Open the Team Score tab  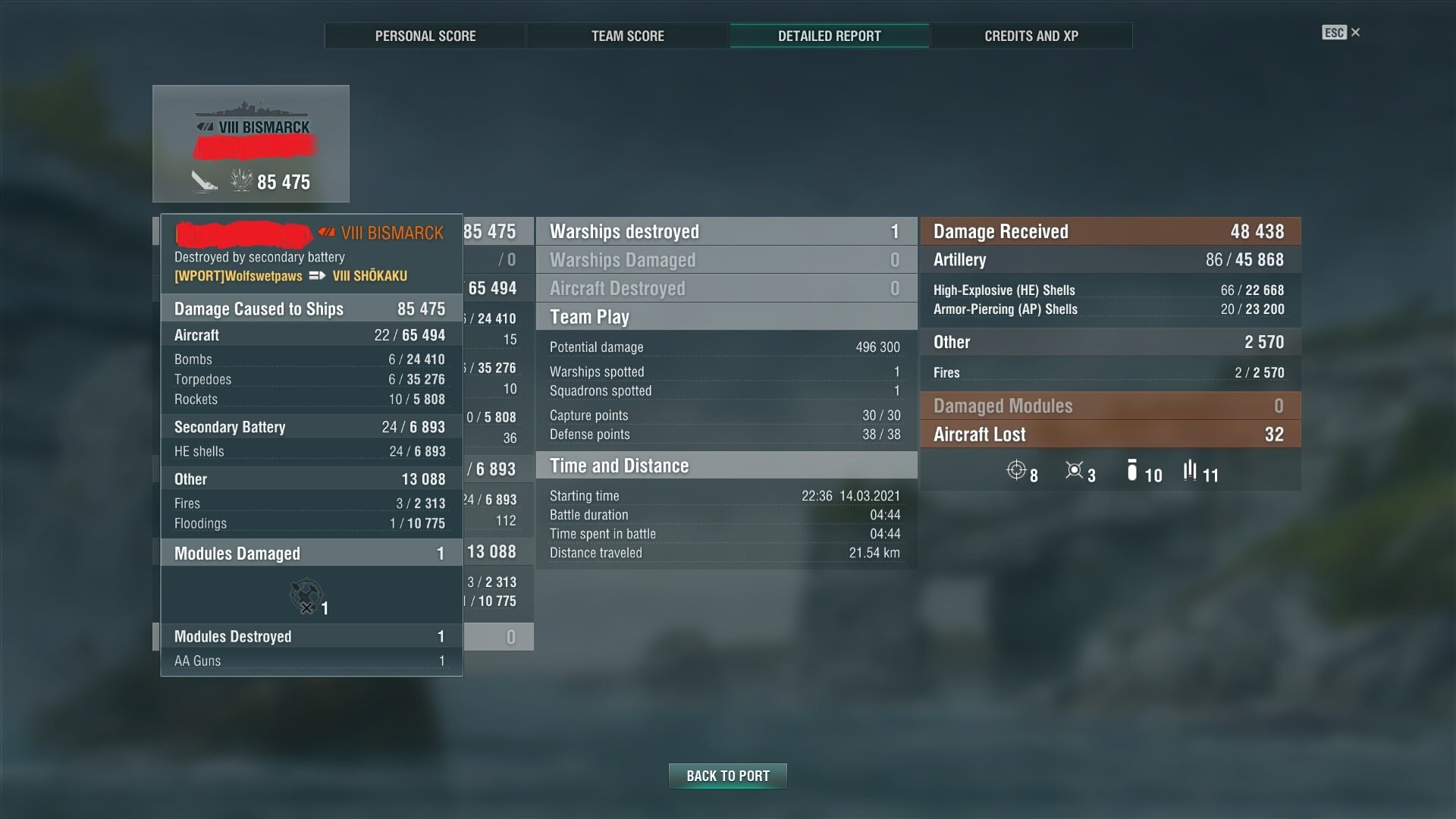[x=627, y=36]
